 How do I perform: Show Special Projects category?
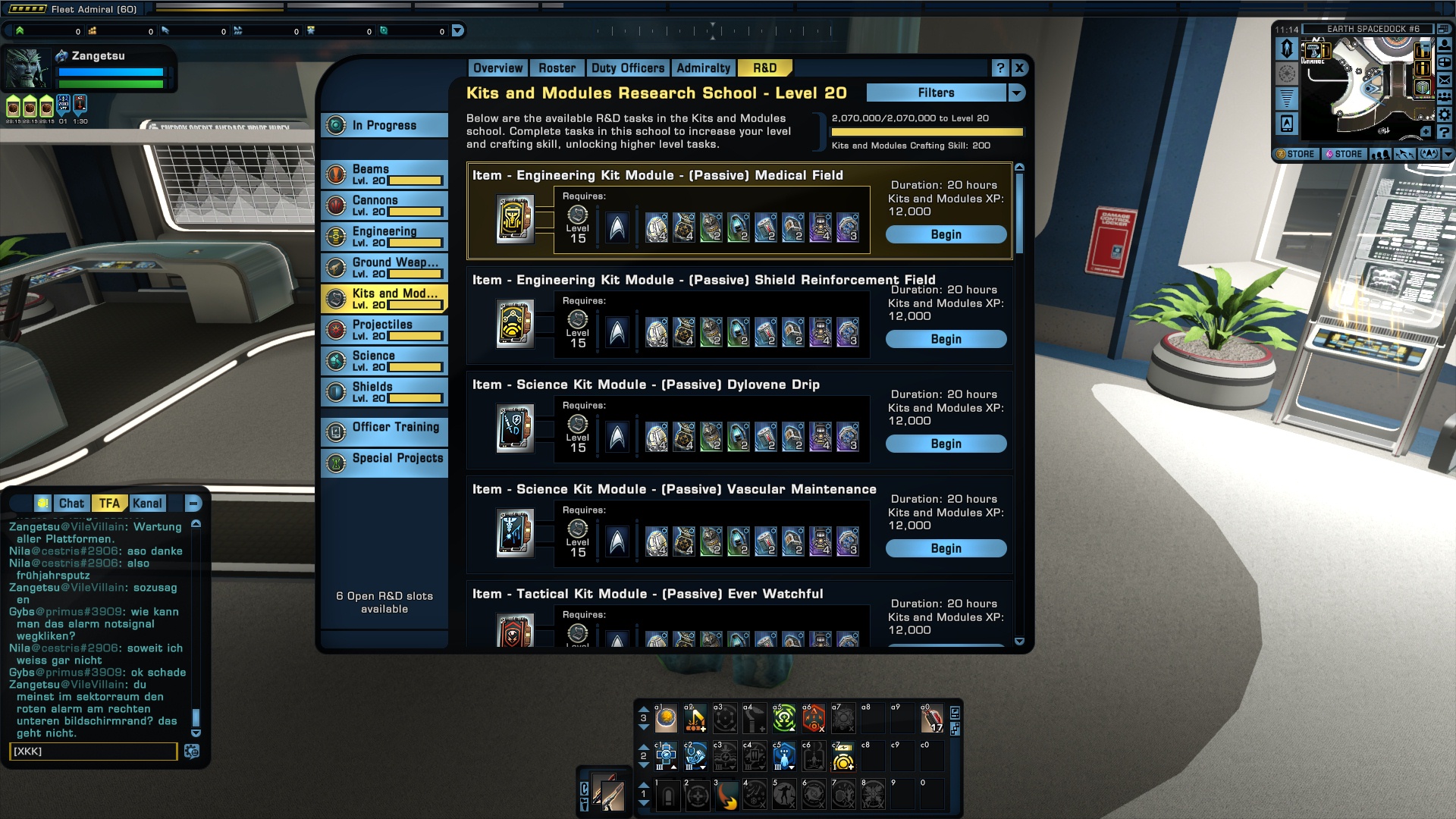tap(384, 459)
